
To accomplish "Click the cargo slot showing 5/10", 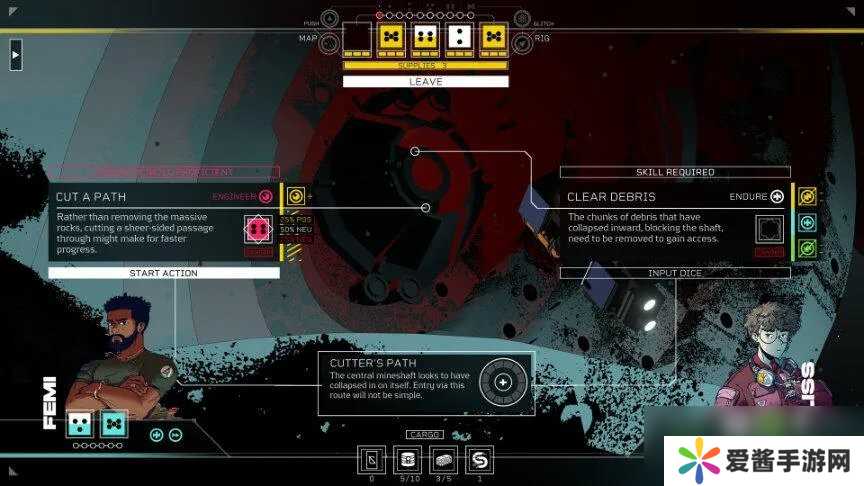I will (405, 460).
